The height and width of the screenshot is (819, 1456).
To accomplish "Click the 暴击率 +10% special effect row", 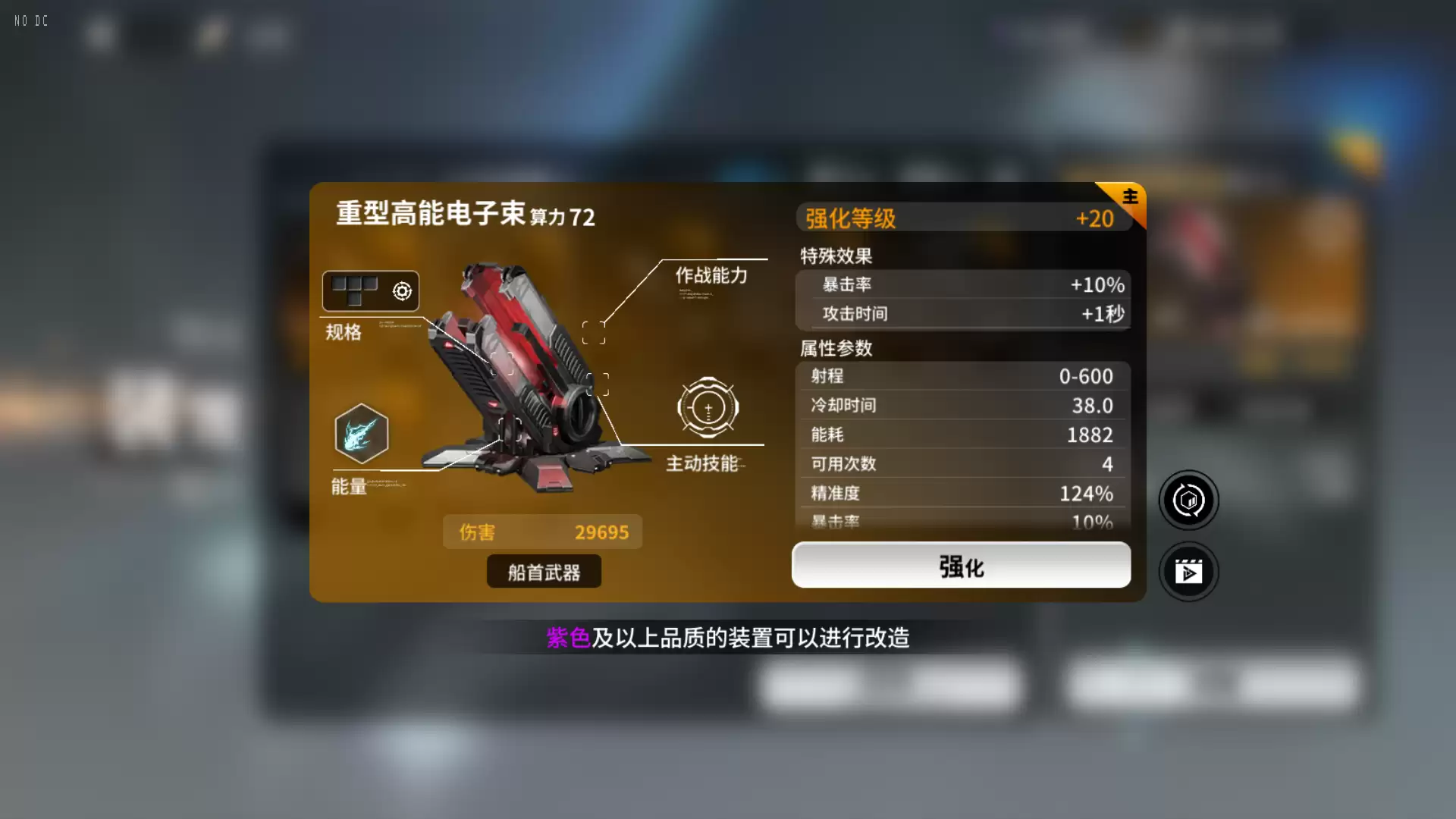I will [959, 285].
